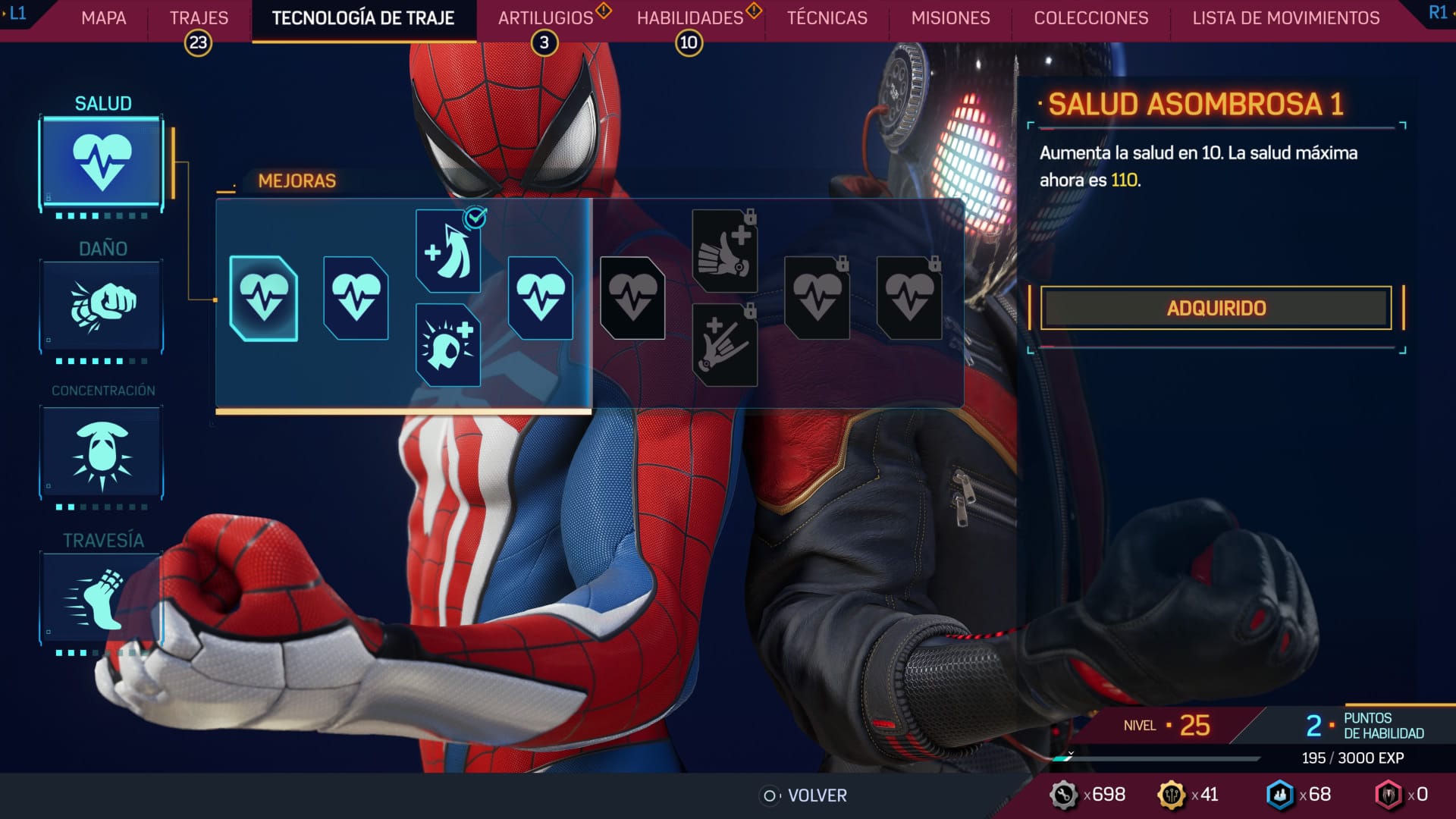Open the Habilidades tab
The width and height of the screenshot is (1456, 819).
689,18
